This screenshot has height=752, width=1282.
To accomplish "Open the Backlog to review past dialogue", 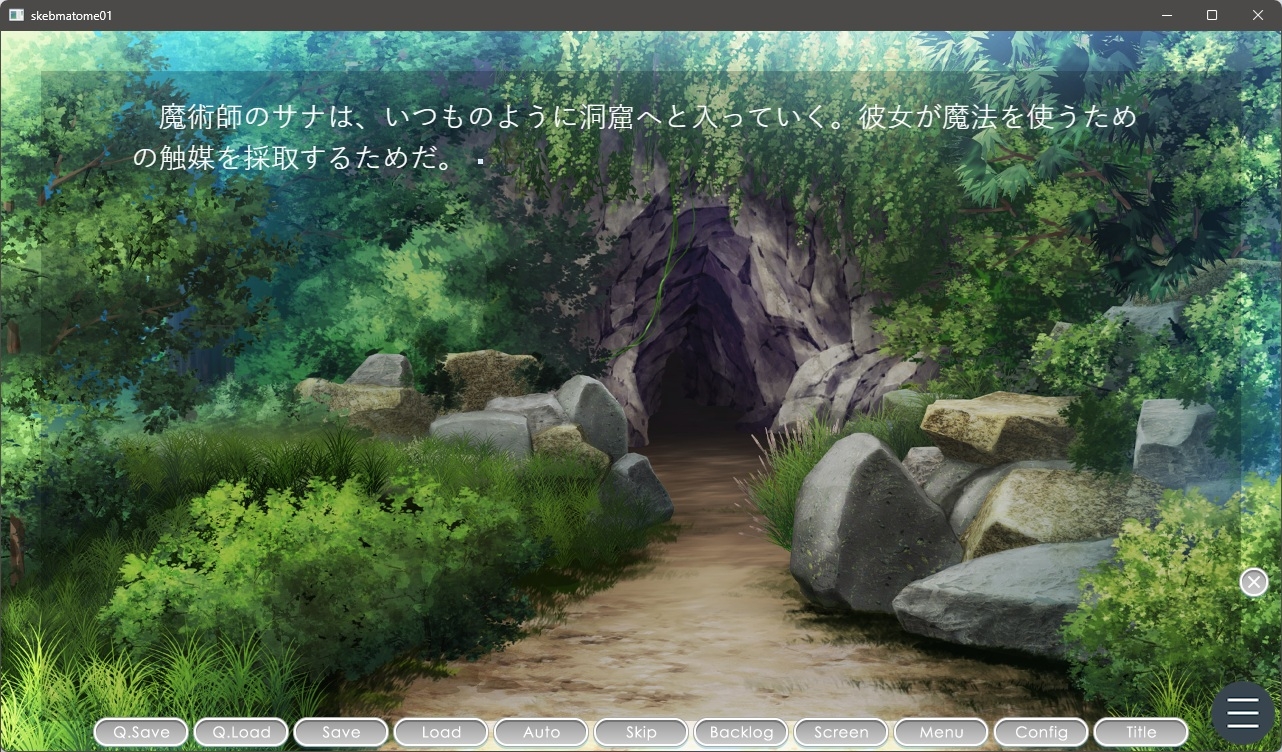I will pyautogui.click(x=740, y=732).
